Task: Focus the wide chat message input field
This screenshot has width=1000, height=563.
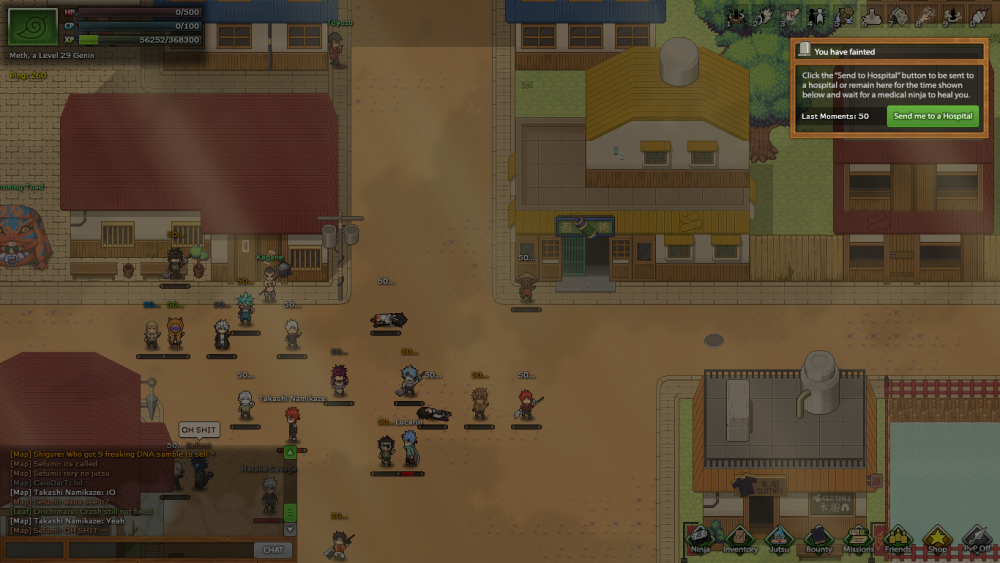Action: tap(158, 550)
